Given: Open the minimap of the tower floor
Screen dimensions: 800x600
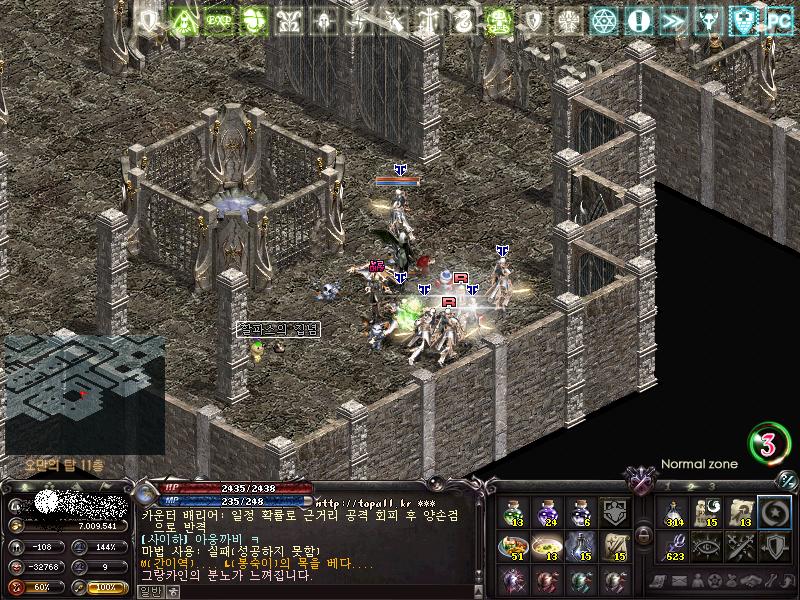Looking at the screenshot, I should coord(84,393).
